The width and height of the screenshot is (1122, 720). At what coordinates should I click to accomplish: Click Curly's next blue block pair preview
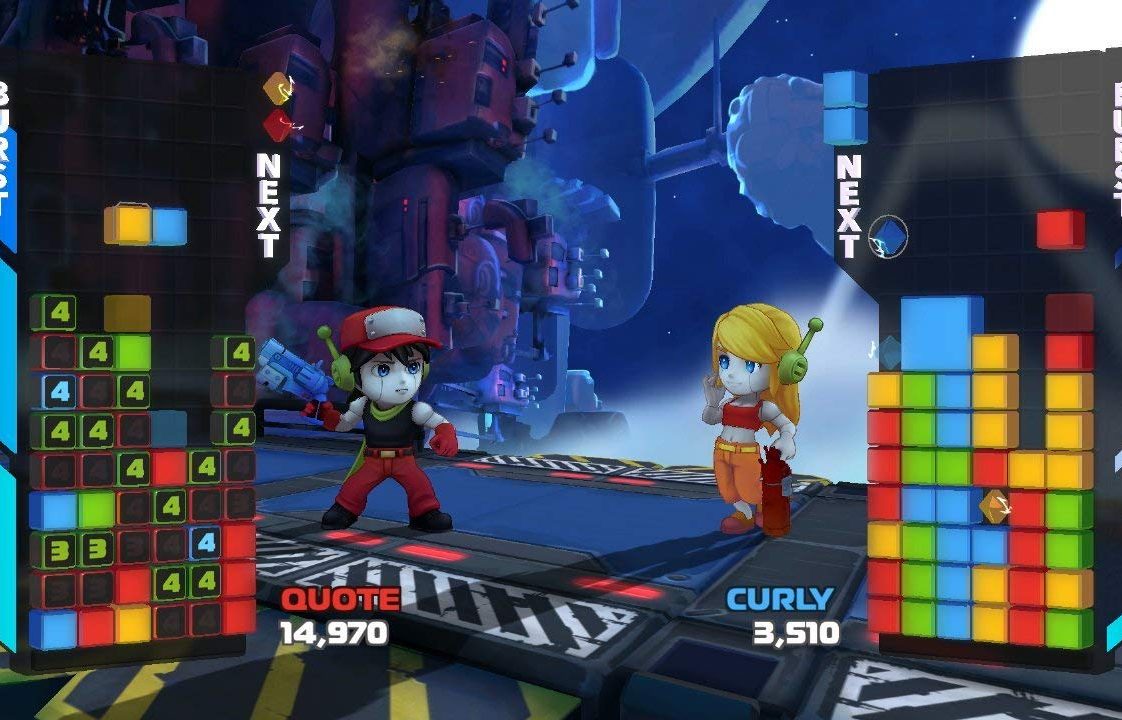click(845, 107)
